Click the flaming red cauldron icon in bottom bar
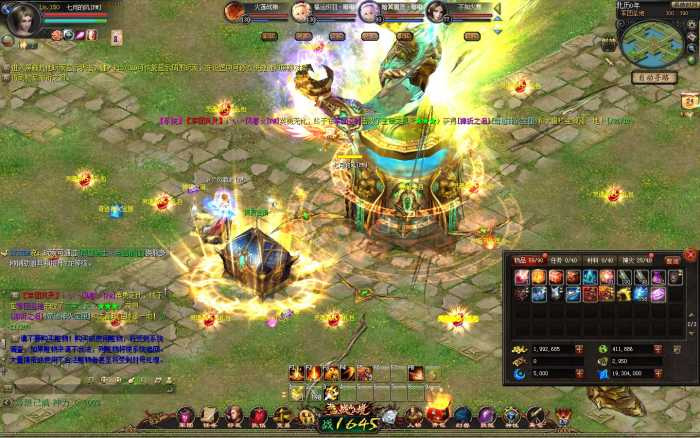Screen dimensions: 700x438 [437, 412]
